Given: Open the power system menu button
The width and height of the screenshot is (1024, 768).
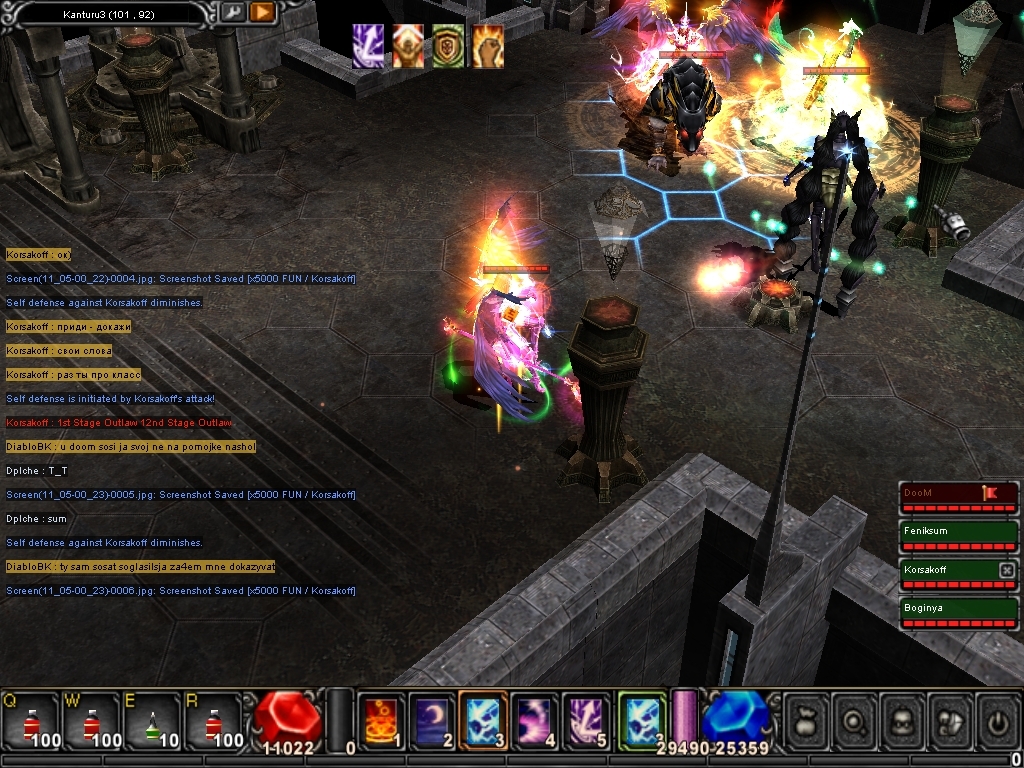Looking at the screenshot, I should point(997,718).
